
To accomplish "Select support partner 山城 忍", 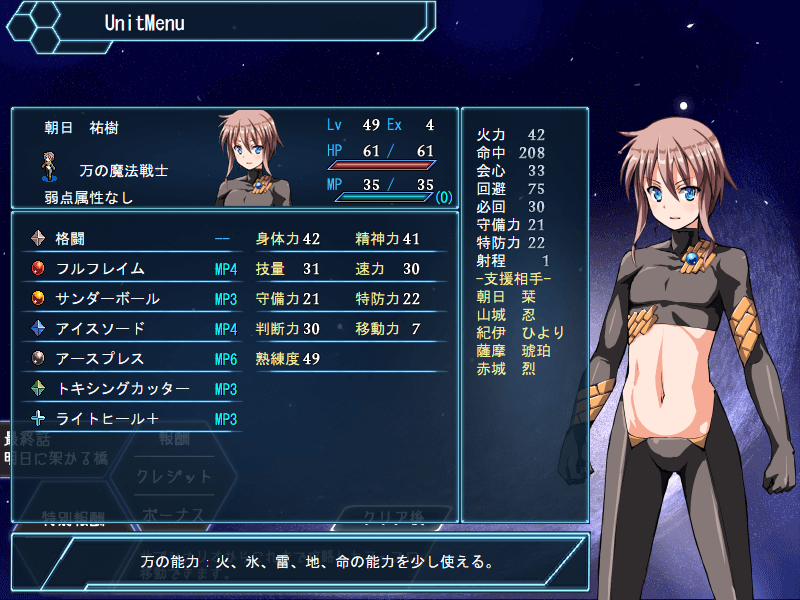I will (x=507, y=315).
